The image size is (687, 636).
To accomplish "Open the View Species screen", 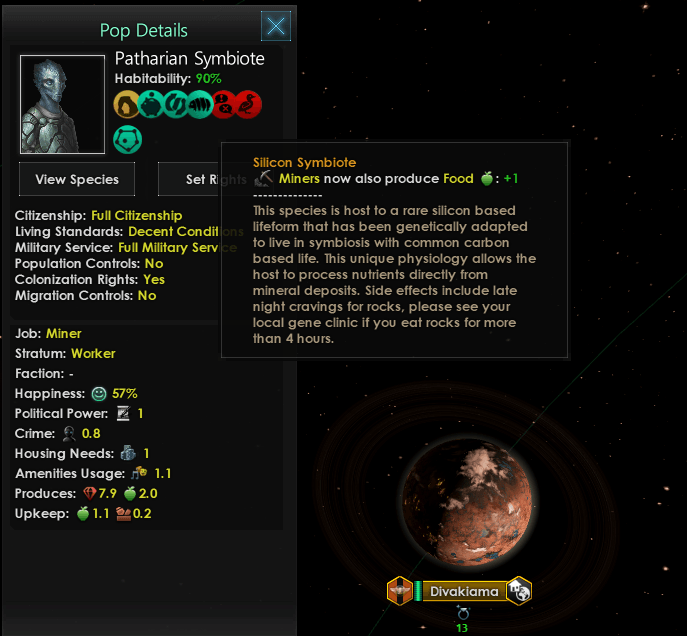I will (x=77, y=180).
